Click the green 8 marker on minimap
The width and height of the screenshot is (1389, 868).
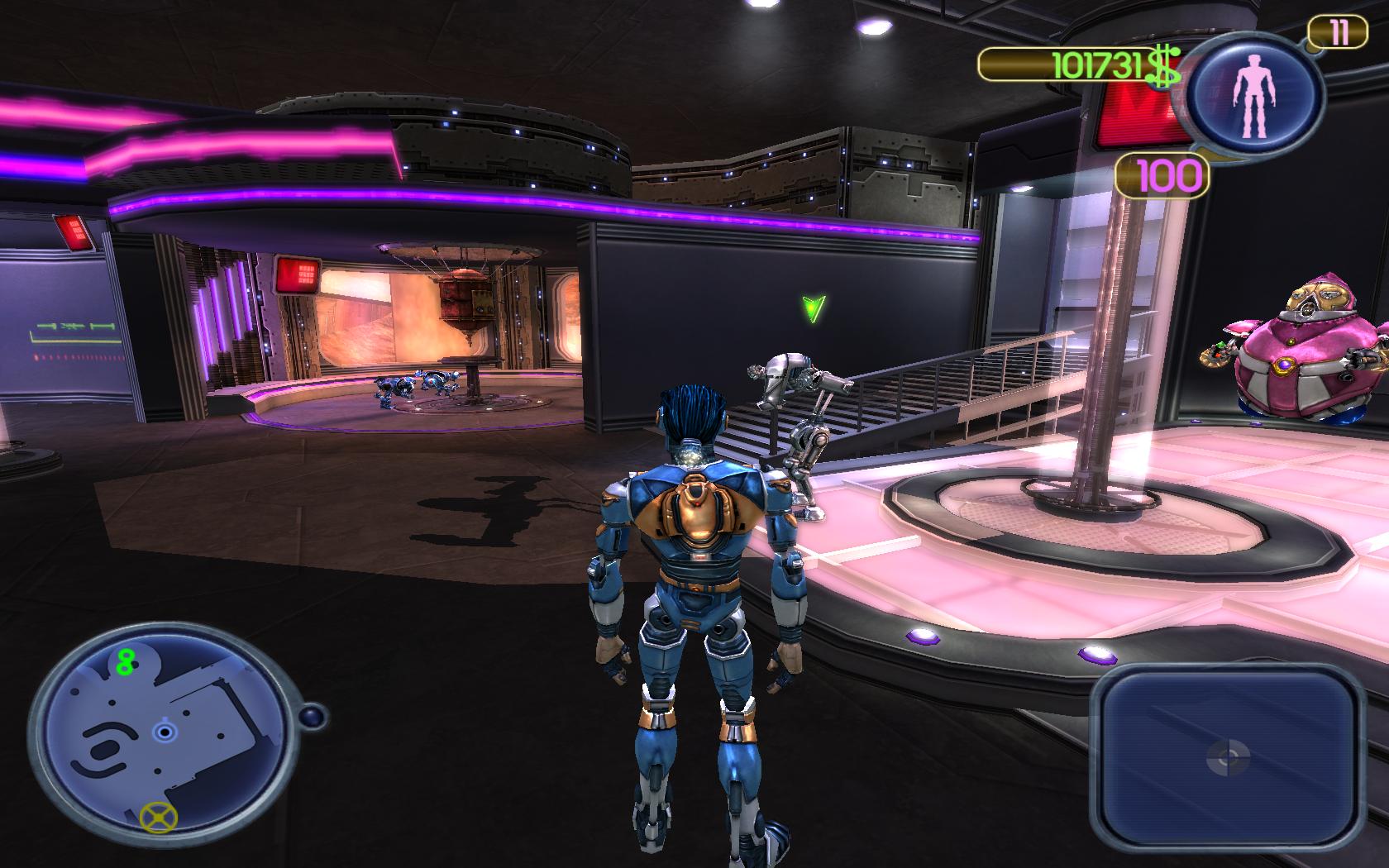click(x=126, y=661)
